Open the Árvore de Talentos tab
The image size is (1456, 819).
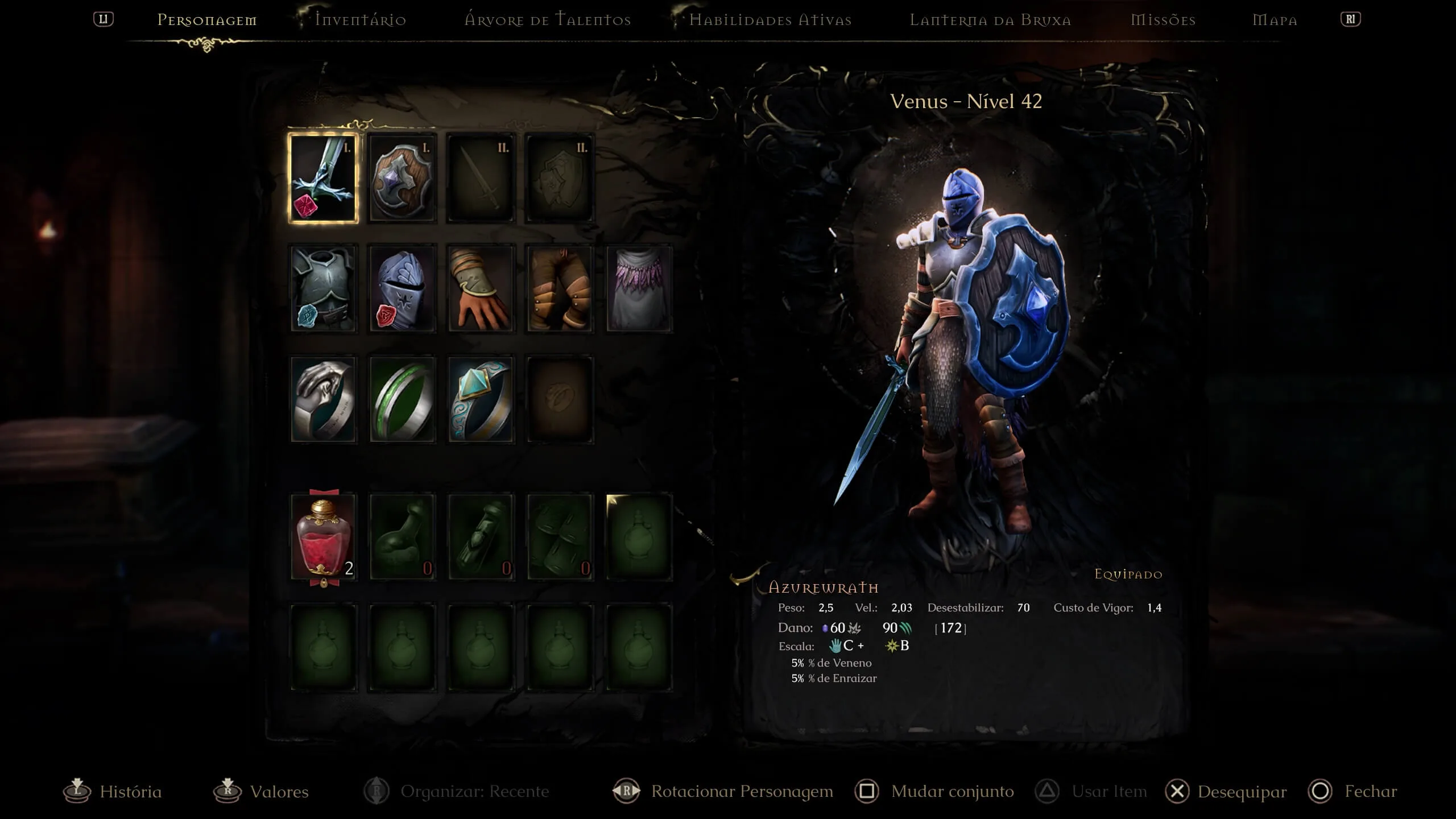[548, 20]
